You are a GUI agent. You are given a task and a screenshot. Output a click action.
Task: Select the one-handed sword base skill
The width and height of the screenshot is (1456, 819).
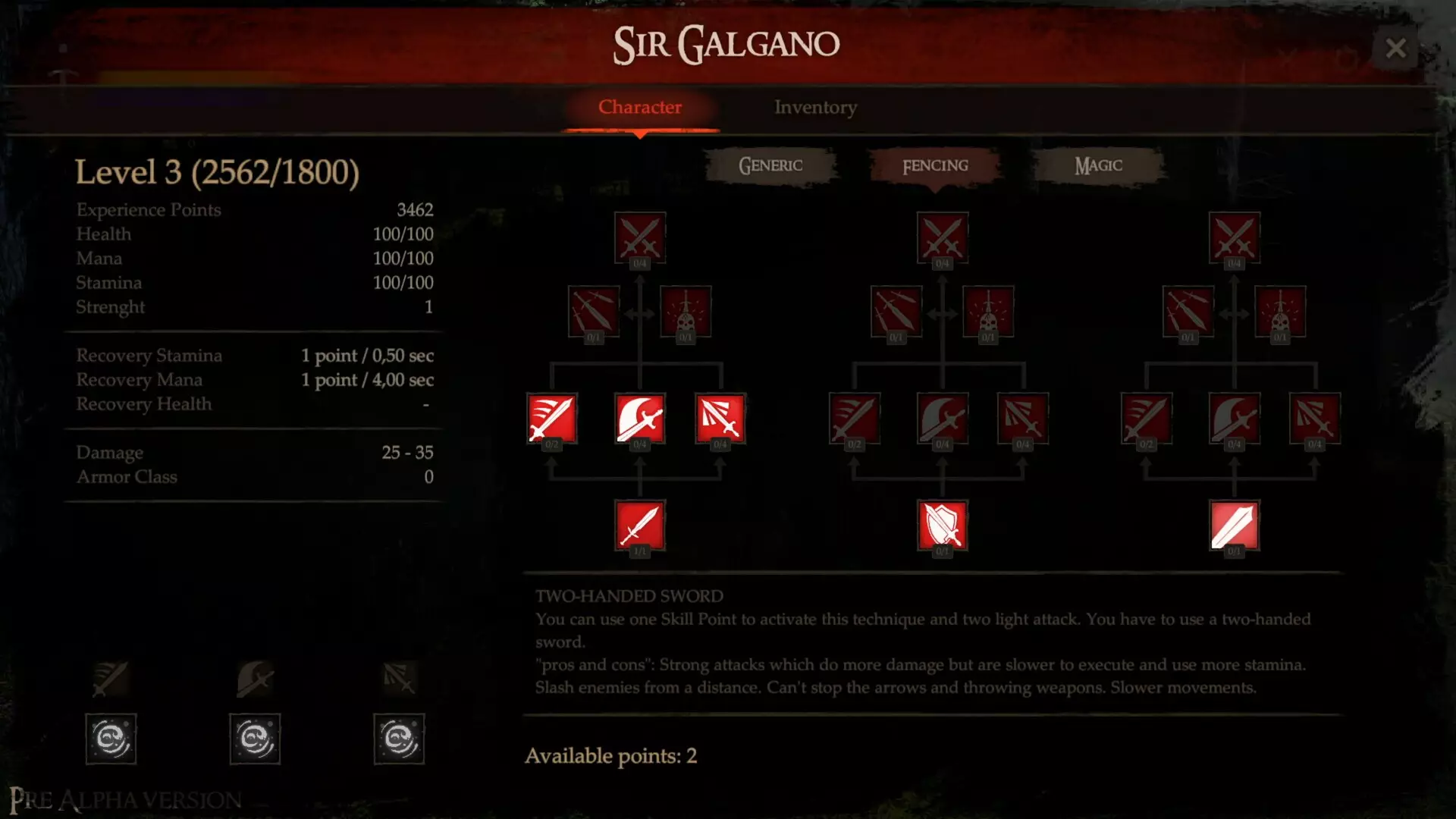(641, 526)
